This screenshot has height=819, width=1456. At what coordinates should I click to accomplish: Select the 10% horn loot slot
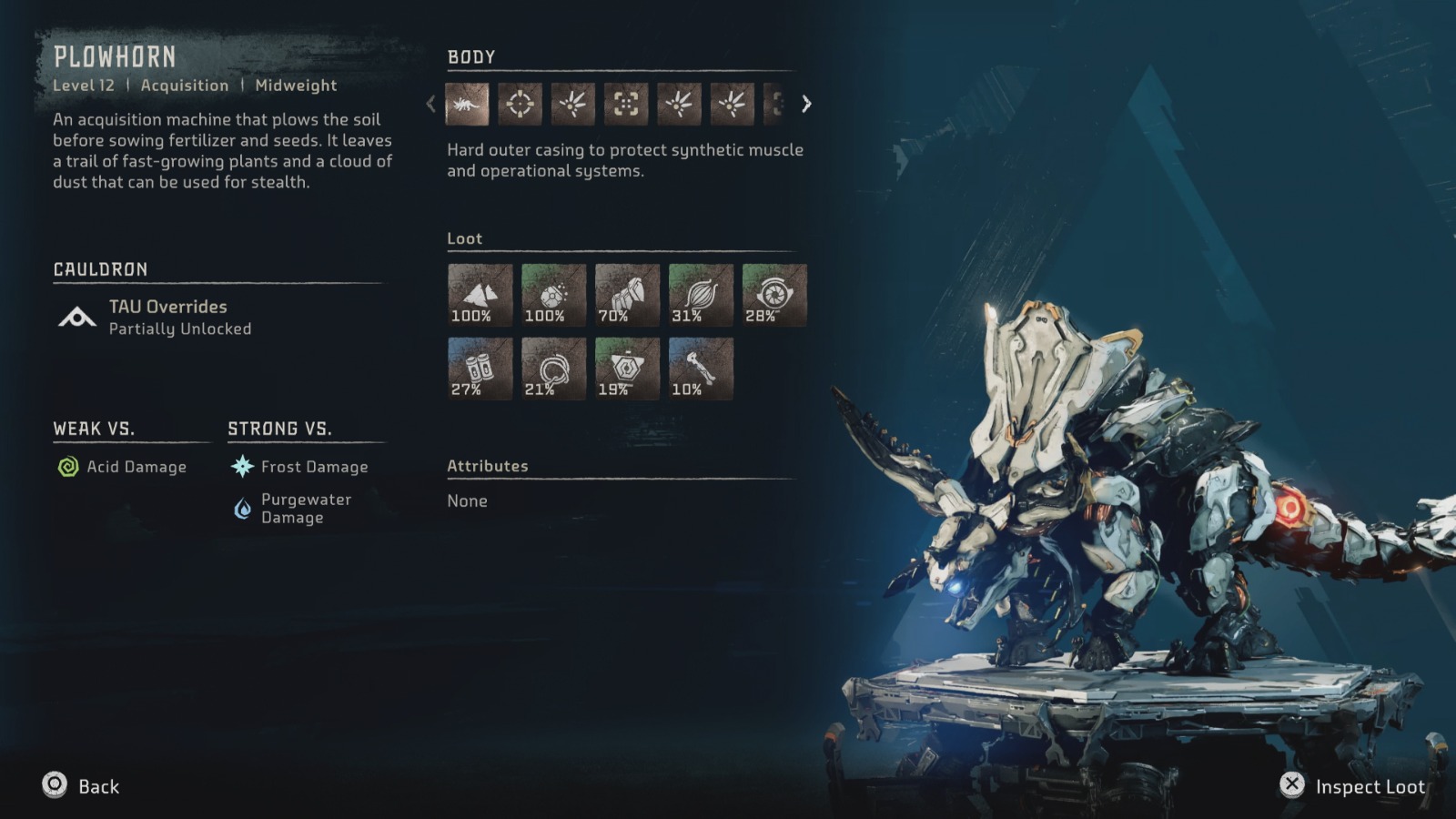pyautogui.click(x=701, y=369)
